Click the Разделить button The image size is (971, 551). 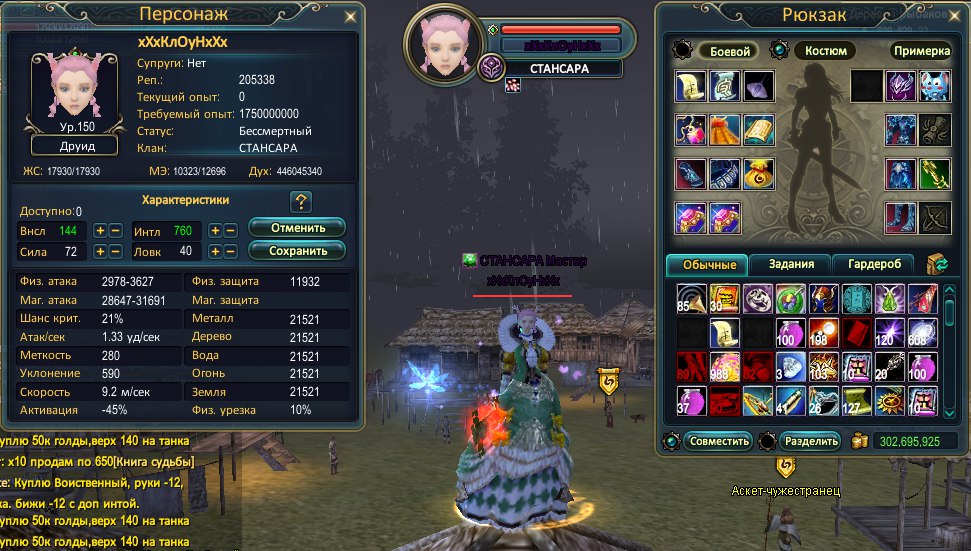pos(809,441)
